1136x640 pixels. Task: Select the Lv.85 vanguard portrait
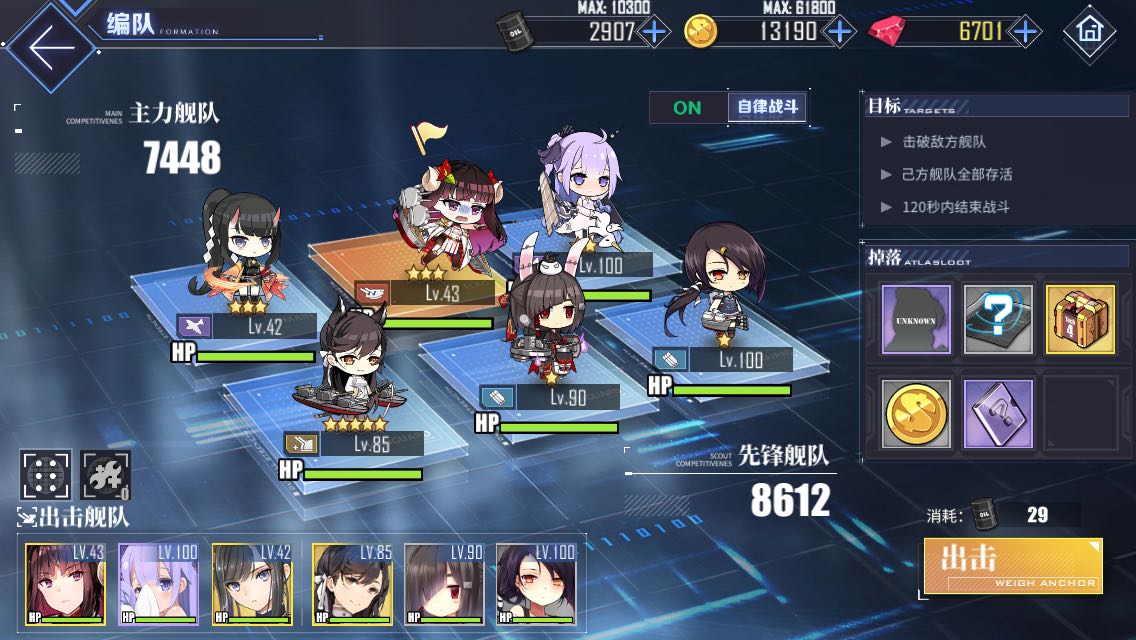(352, 584)
